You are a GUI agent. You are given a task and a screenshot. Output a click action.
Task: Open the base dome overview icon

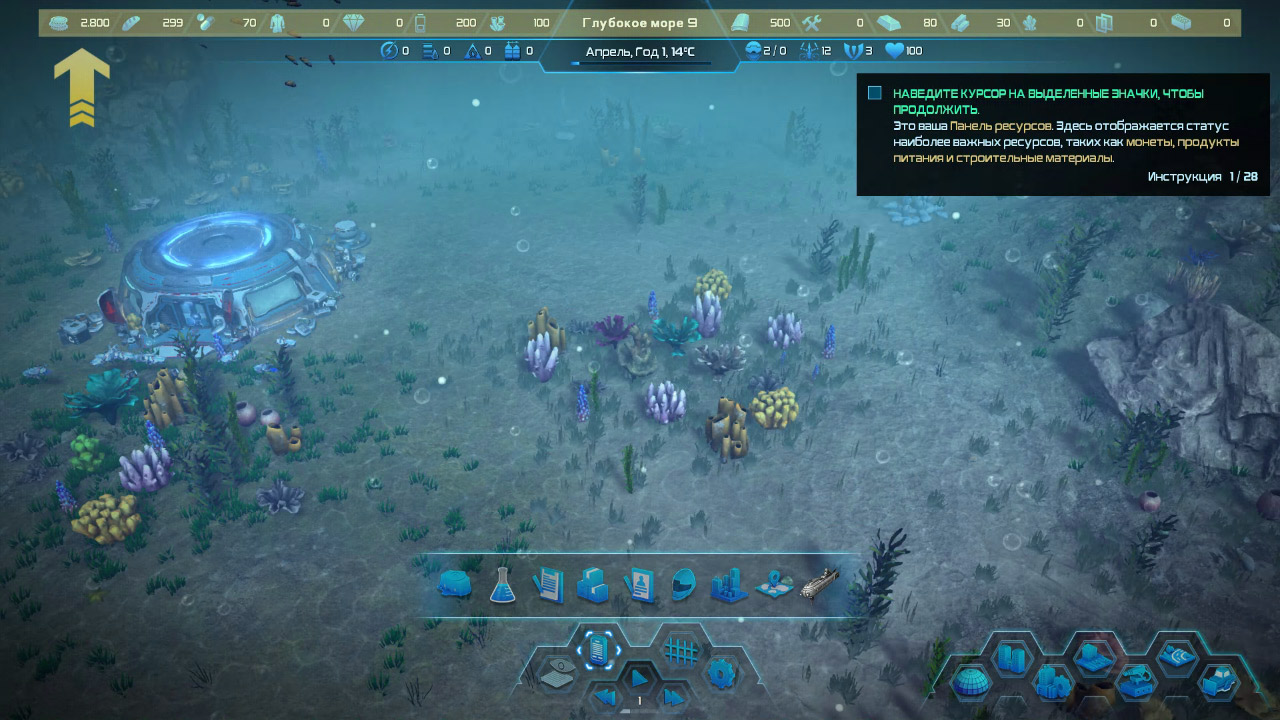click(x=455, y=585)
